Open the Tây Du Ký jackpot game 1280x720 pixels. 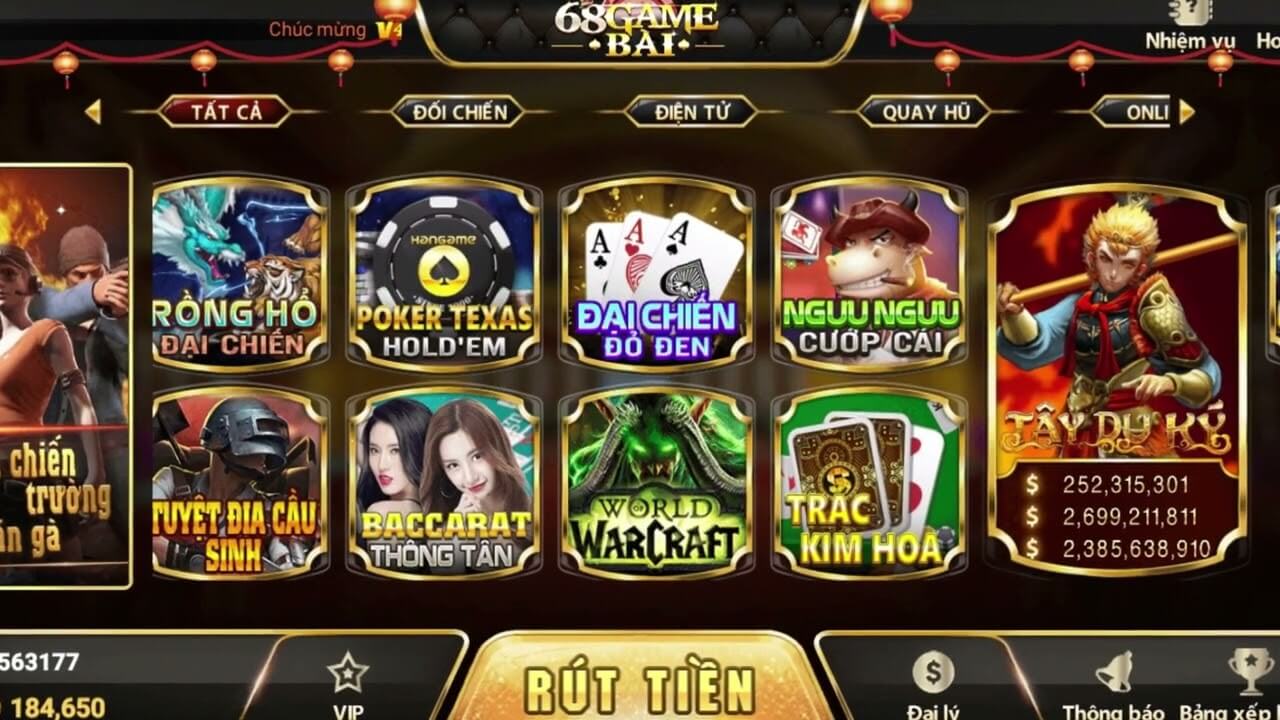pos(1117,380)
